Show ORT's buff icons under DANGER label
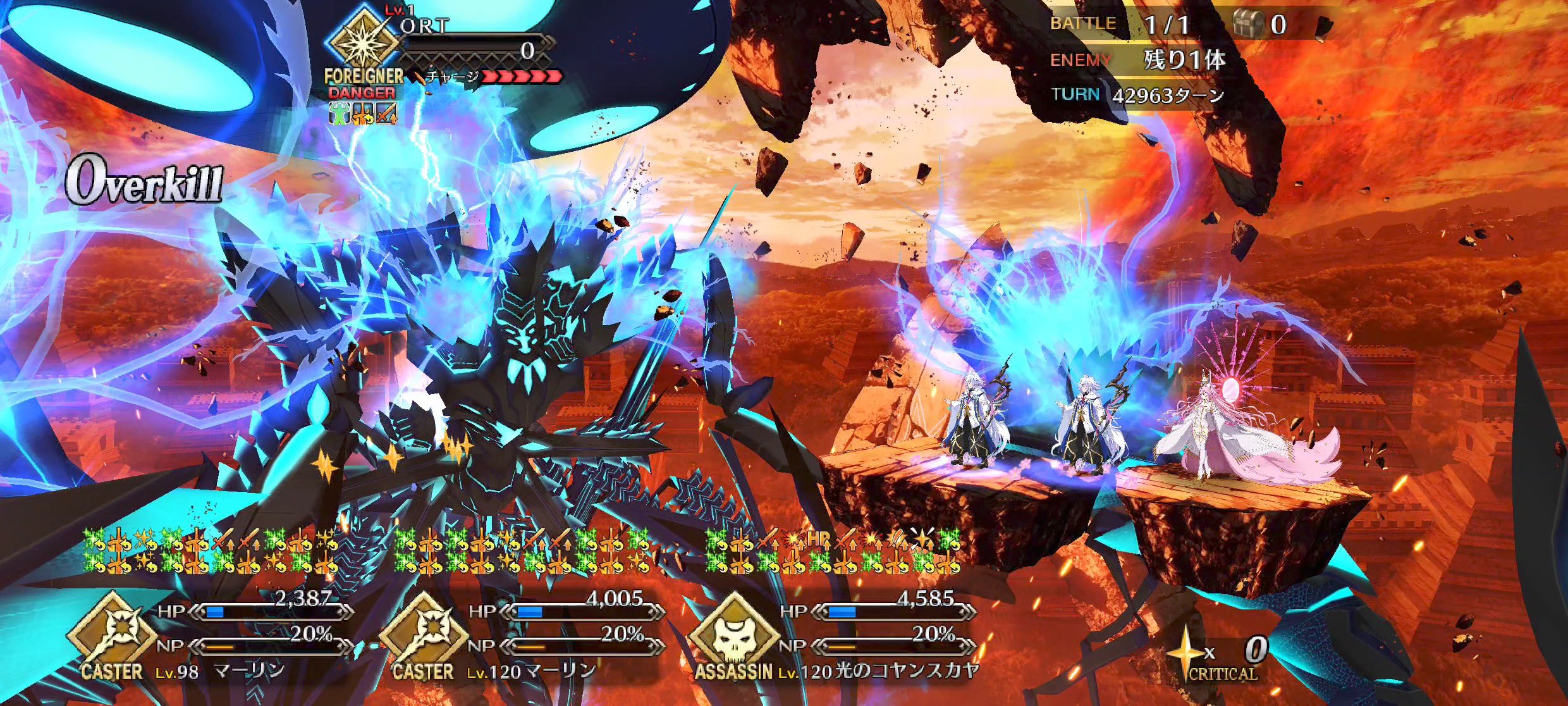Viewport: 1568px width, 706px height. pos(362,113)
